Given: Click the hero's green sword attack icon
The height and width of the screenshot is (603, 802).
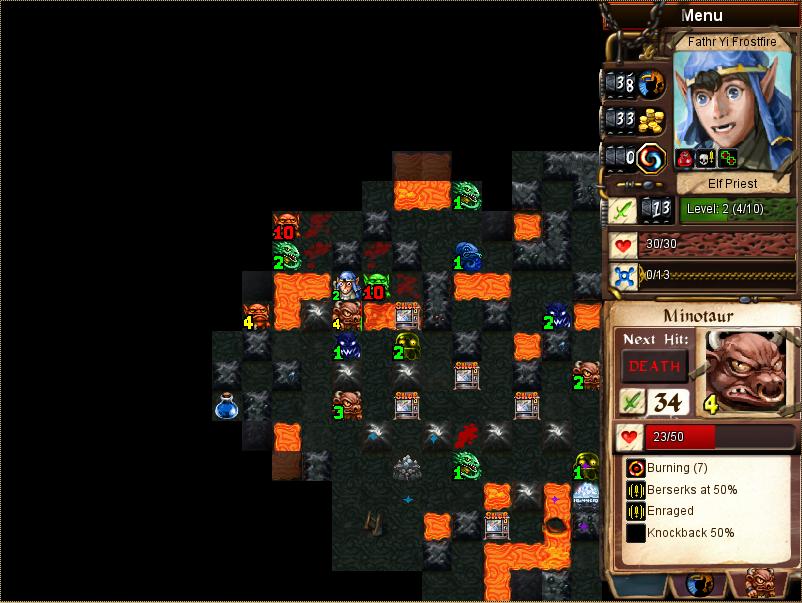Looking at the screenshot, I should click(x=623, y=210).
